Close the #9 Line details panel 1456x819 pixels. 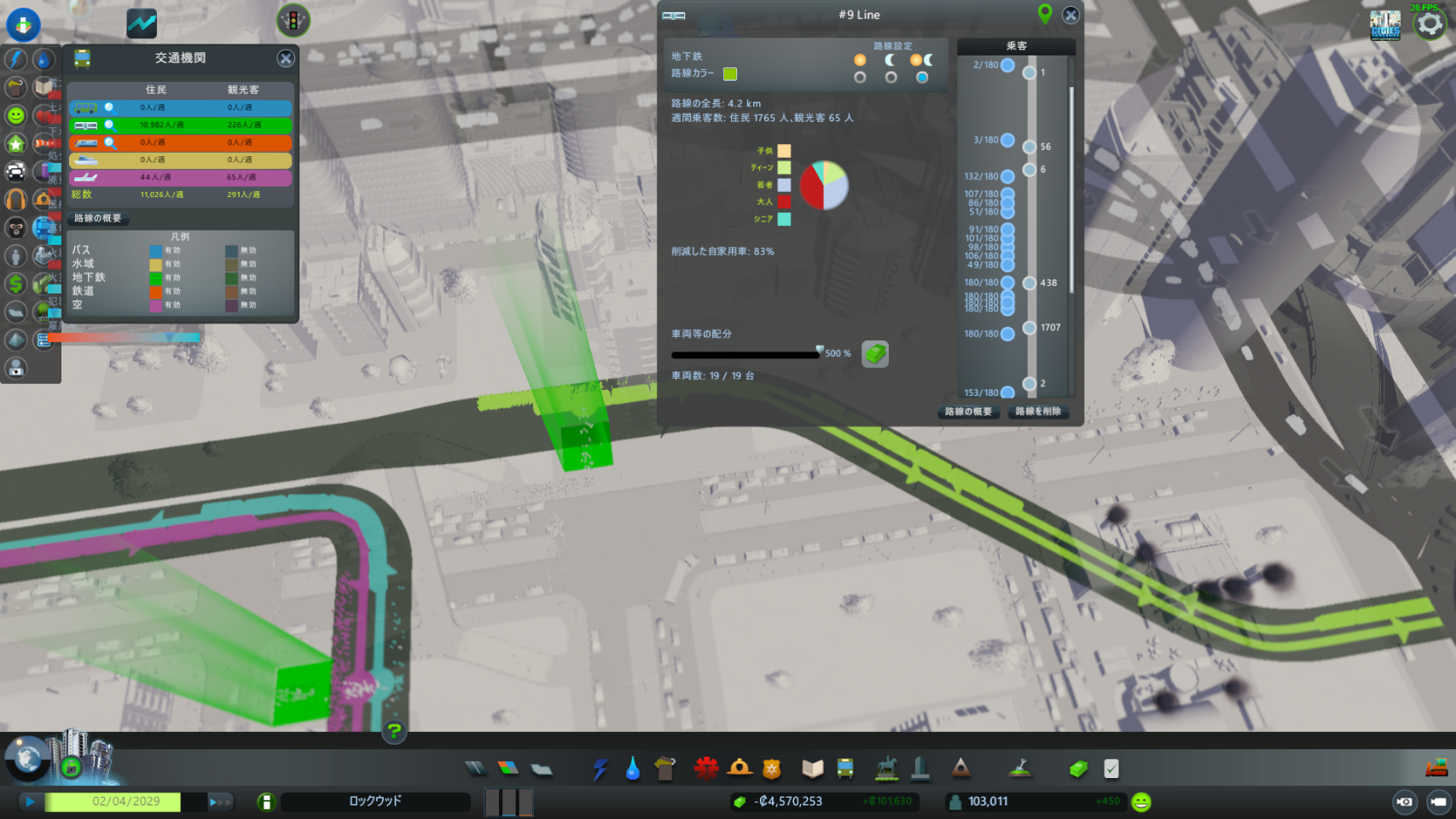[1070, 15]
